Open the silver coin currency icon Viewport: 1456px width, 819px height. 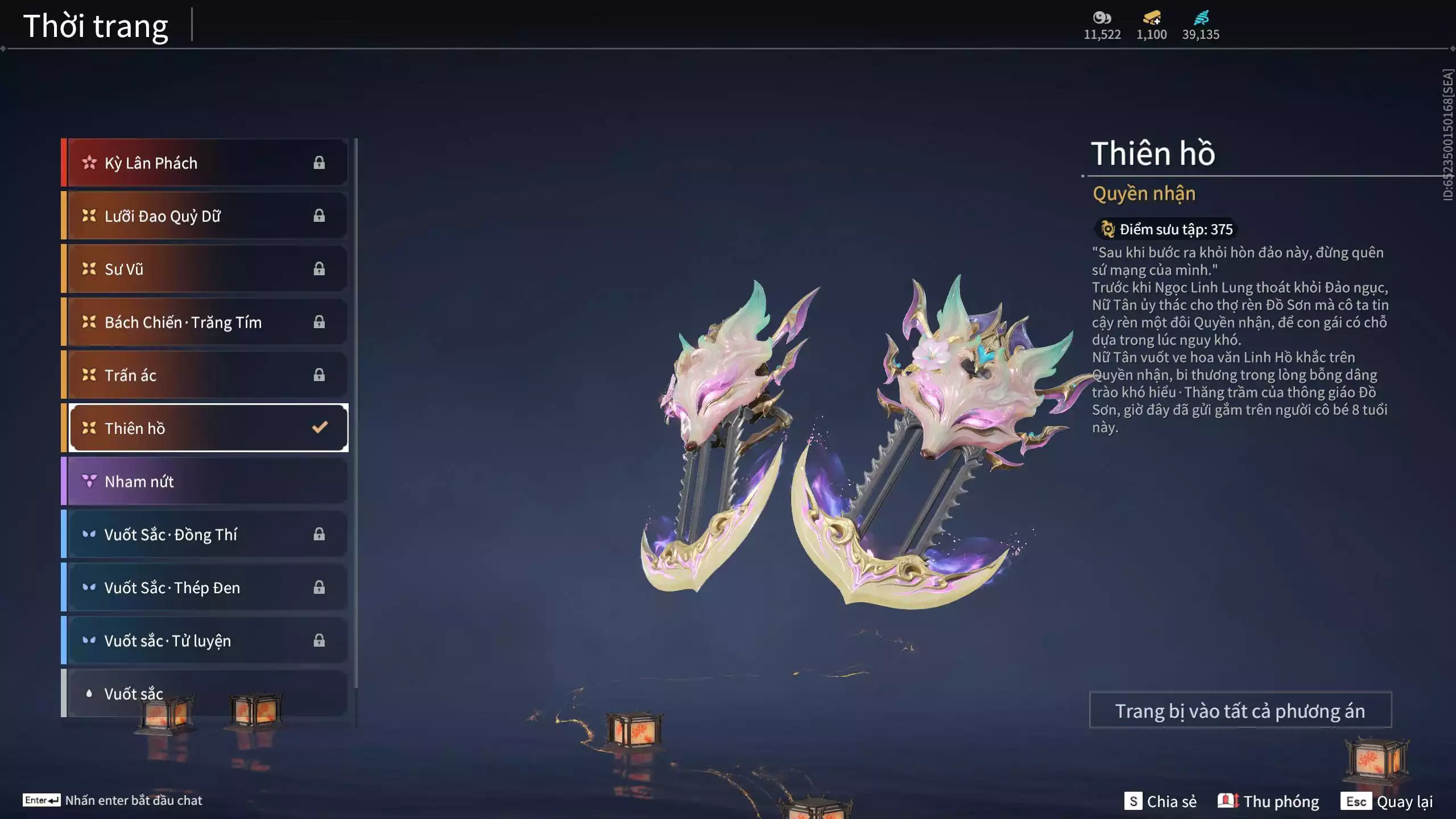pos(1102,18)
